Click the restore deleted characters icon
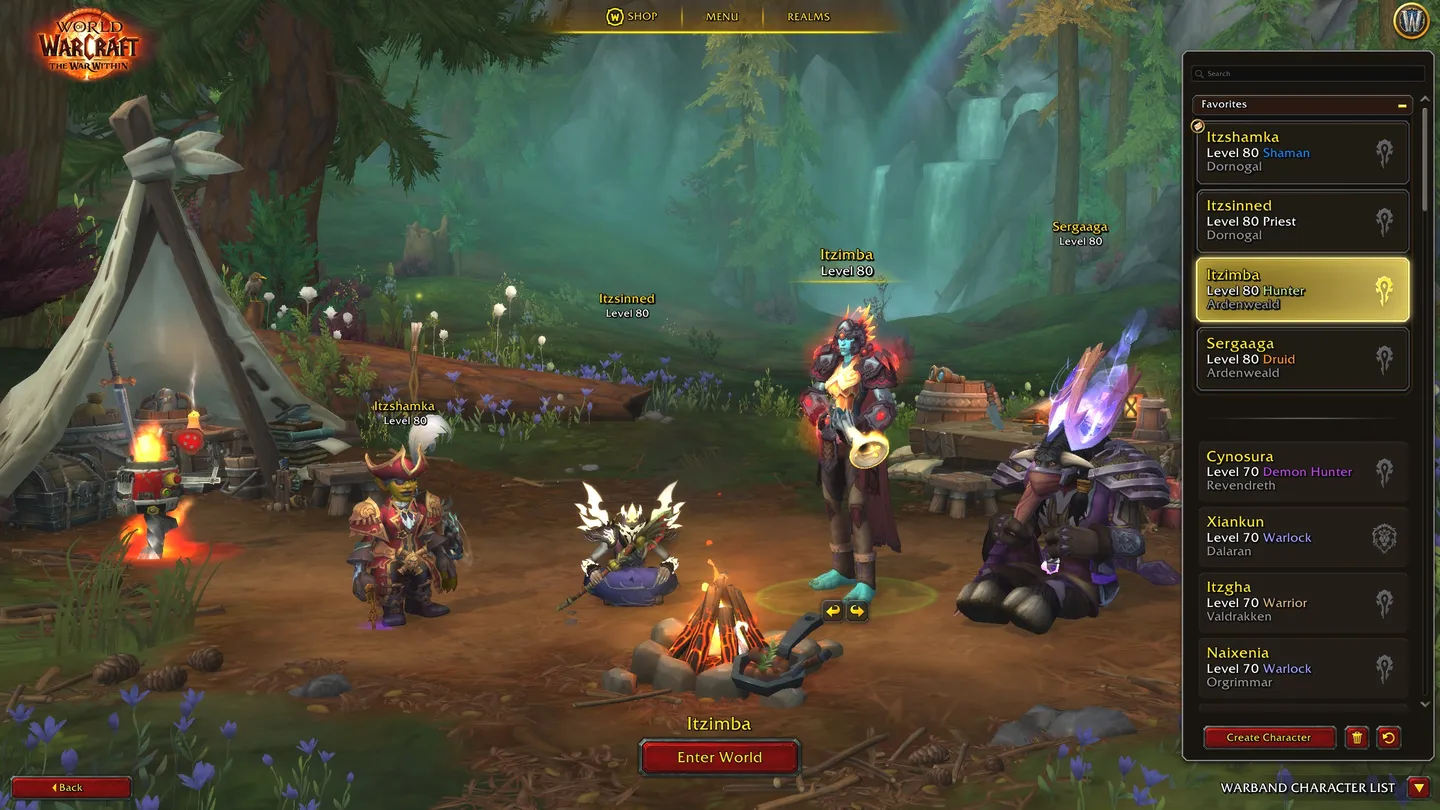 click(1388, 737)
